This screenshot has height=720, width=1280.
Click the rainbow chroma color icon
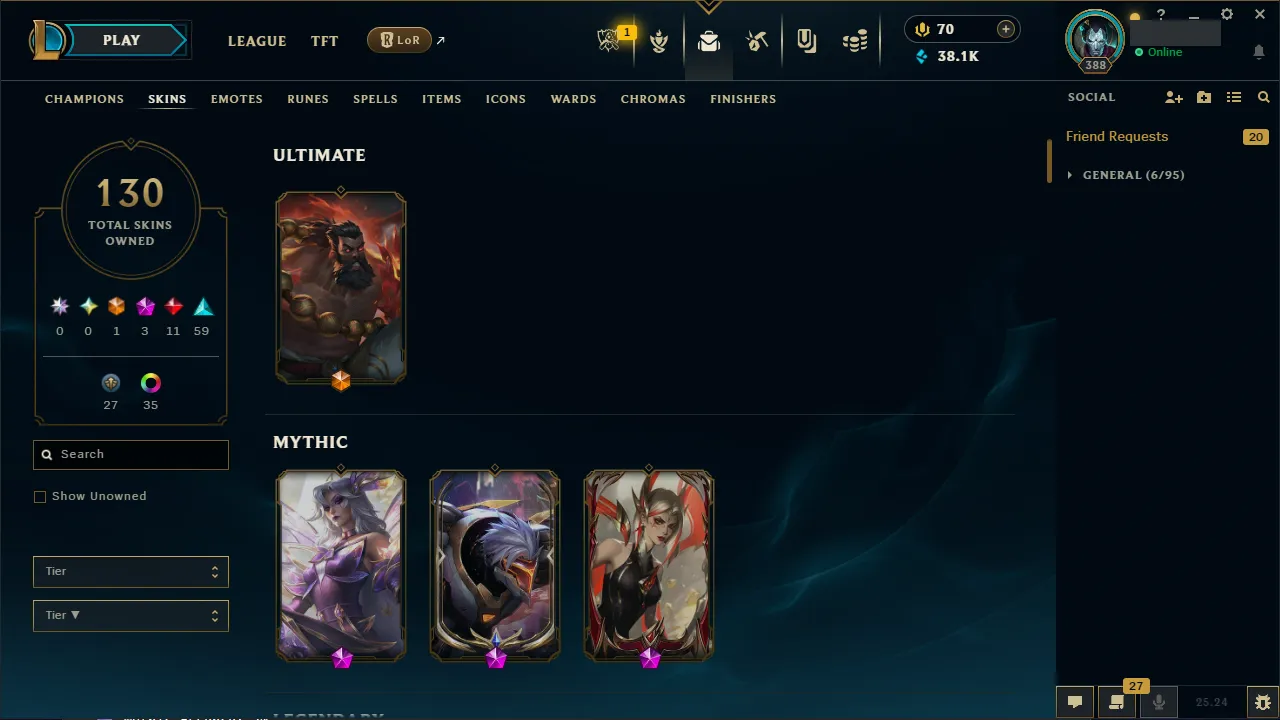pos(150,382)
